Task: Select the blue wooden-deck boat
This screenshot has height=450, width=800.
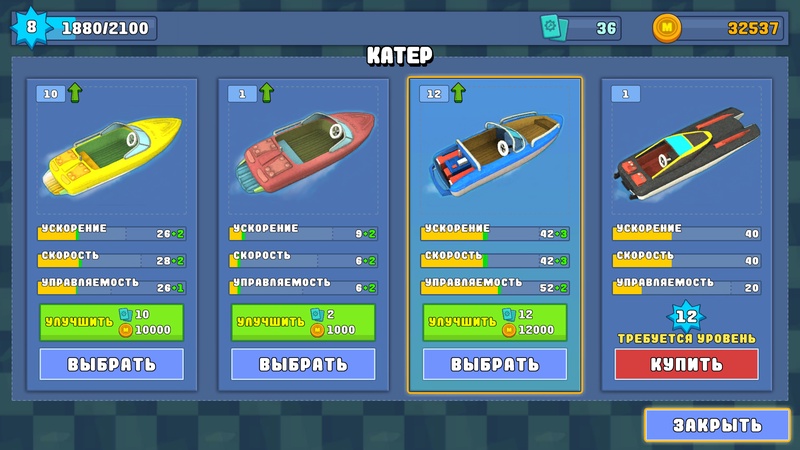Action: 495,364
